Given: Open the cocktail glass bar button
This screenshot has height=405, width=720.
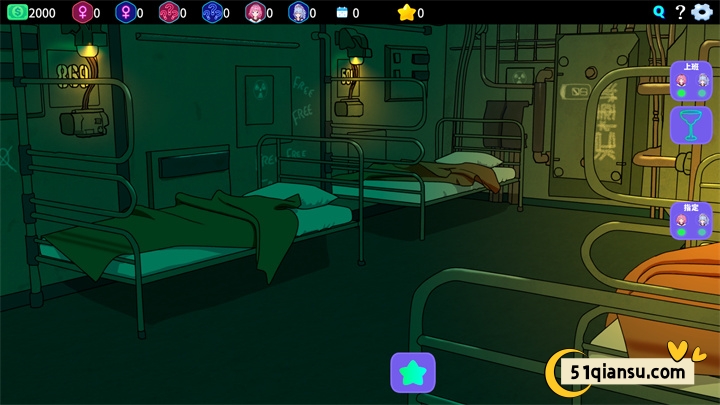Looking at the screenshot, I should coord(690,126).
